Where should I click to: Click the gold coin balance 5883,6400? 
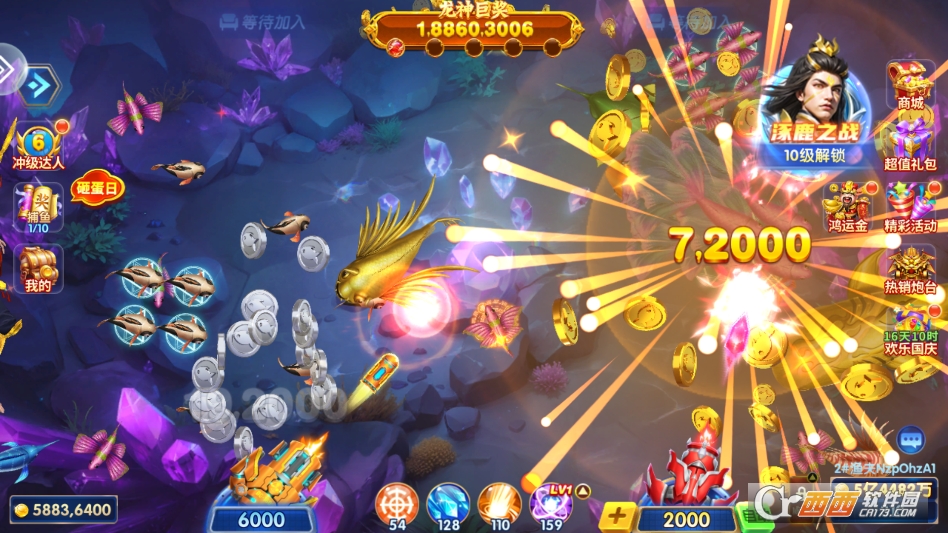click(x=64, y=510)
